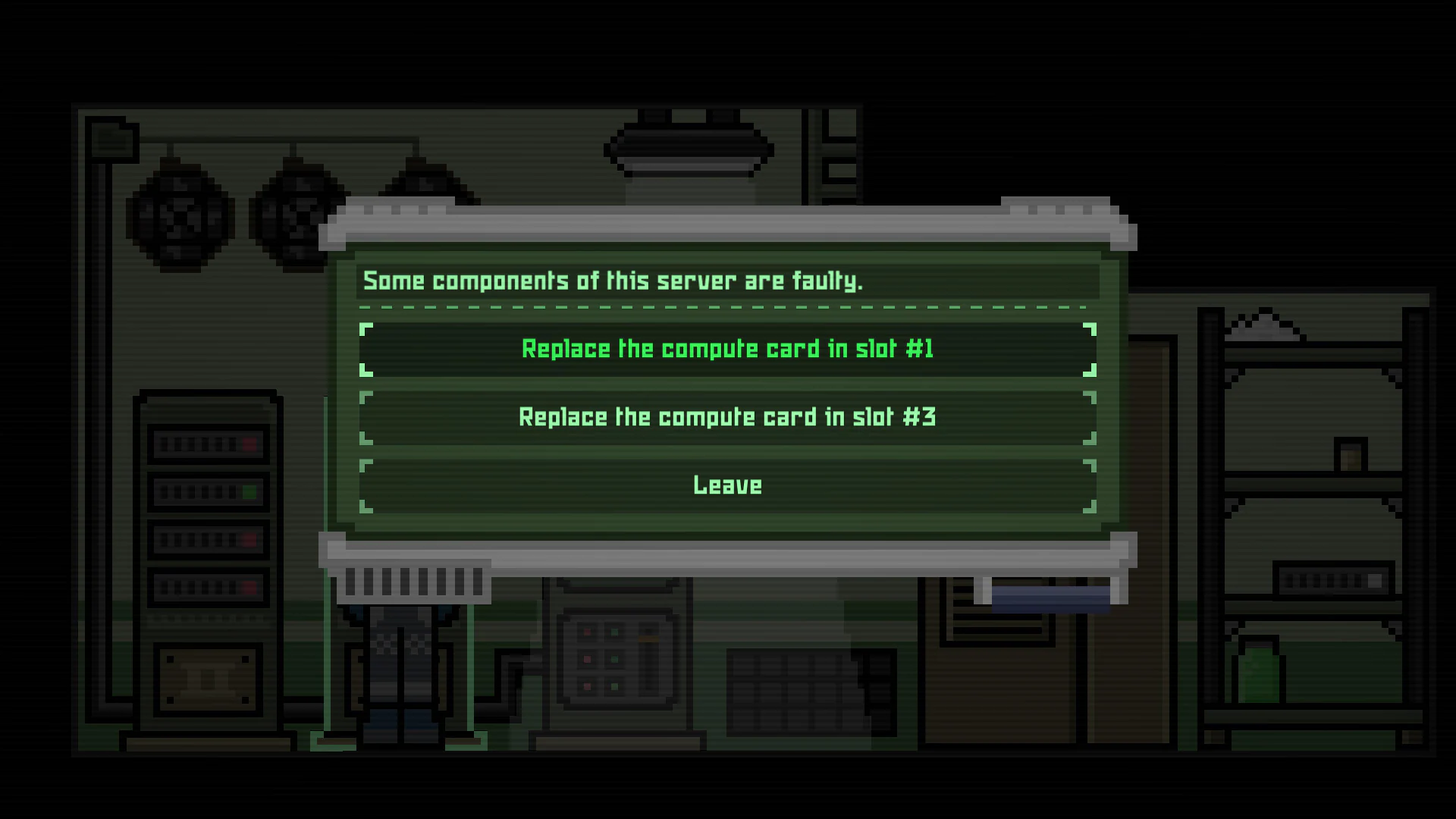The image size is (1456, 819).
Task: Click the green status LED on the server rack
Action: pyautogui.click(x=249, y=491)
